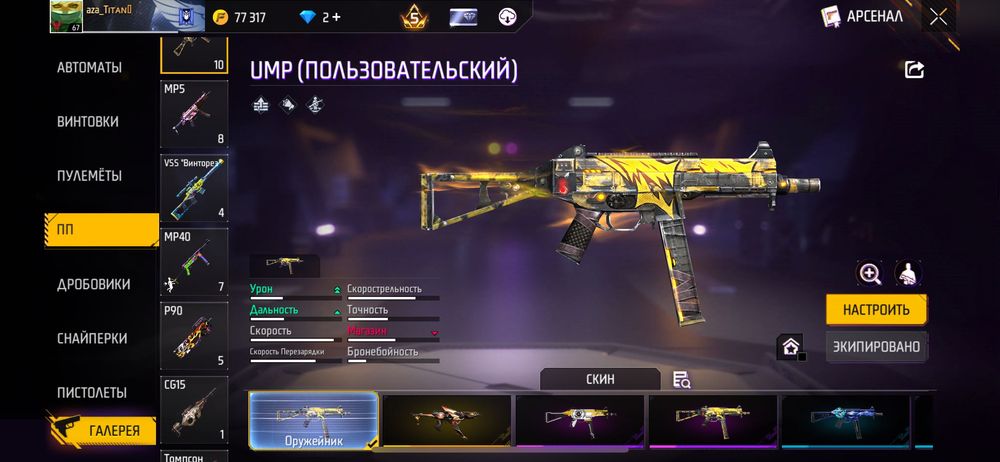Screen dimensions: 1000x462
Task: Click the Экипировано button
Action: click(876, 347)
